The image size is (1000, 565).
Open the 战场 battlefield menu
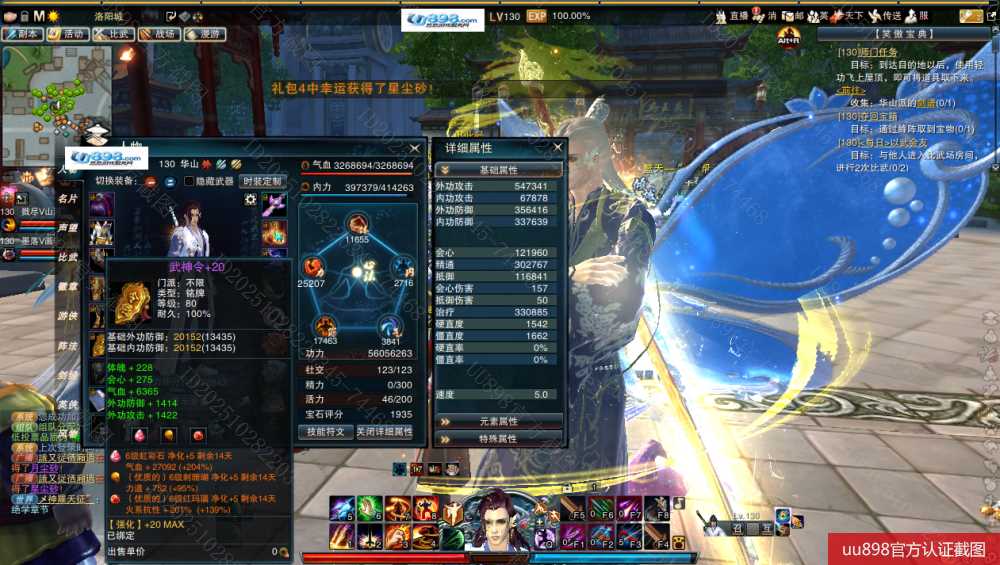tap(160, 34)
